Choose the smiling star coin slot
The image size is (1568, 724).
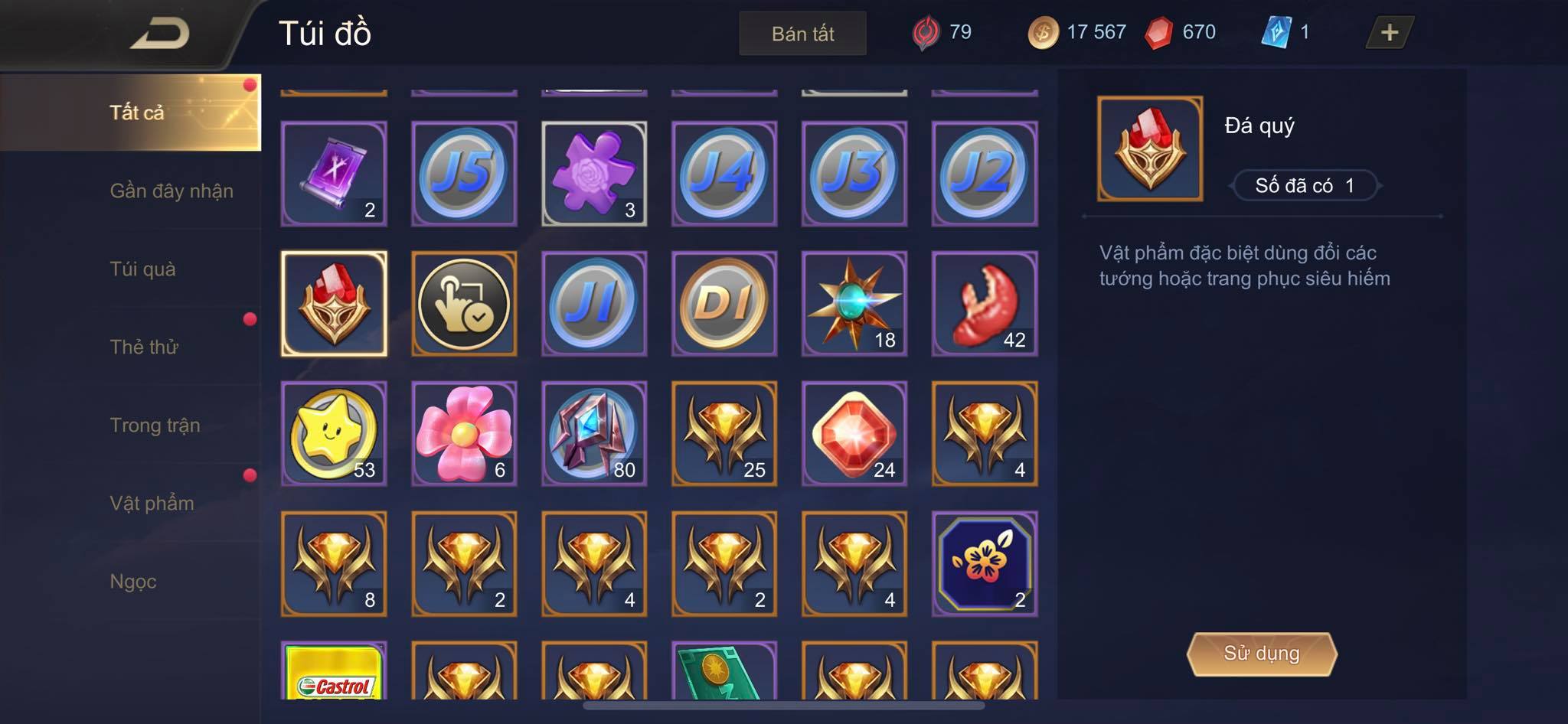(334, 434)
